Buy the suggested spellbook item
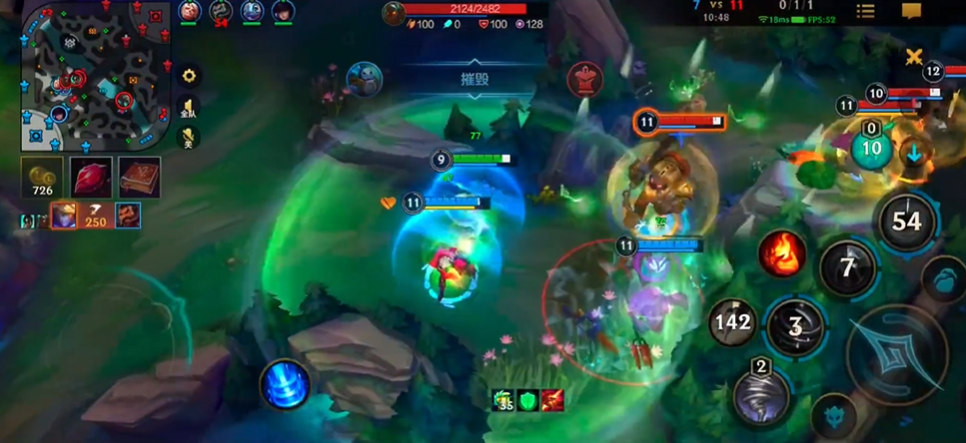Image resolution: width=966 pixels, height=443 pixels. click(x=139, y=177)
